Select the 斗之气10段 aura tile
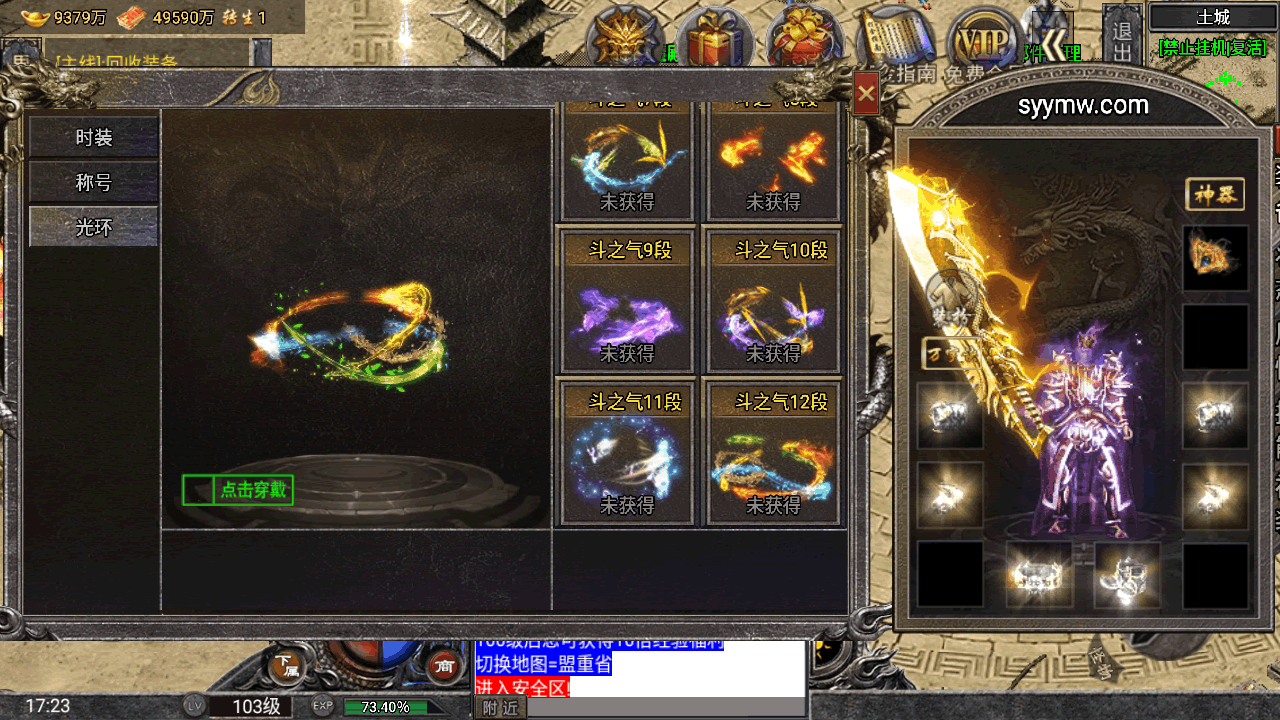1280x720 pixels. tap(773, 301)
